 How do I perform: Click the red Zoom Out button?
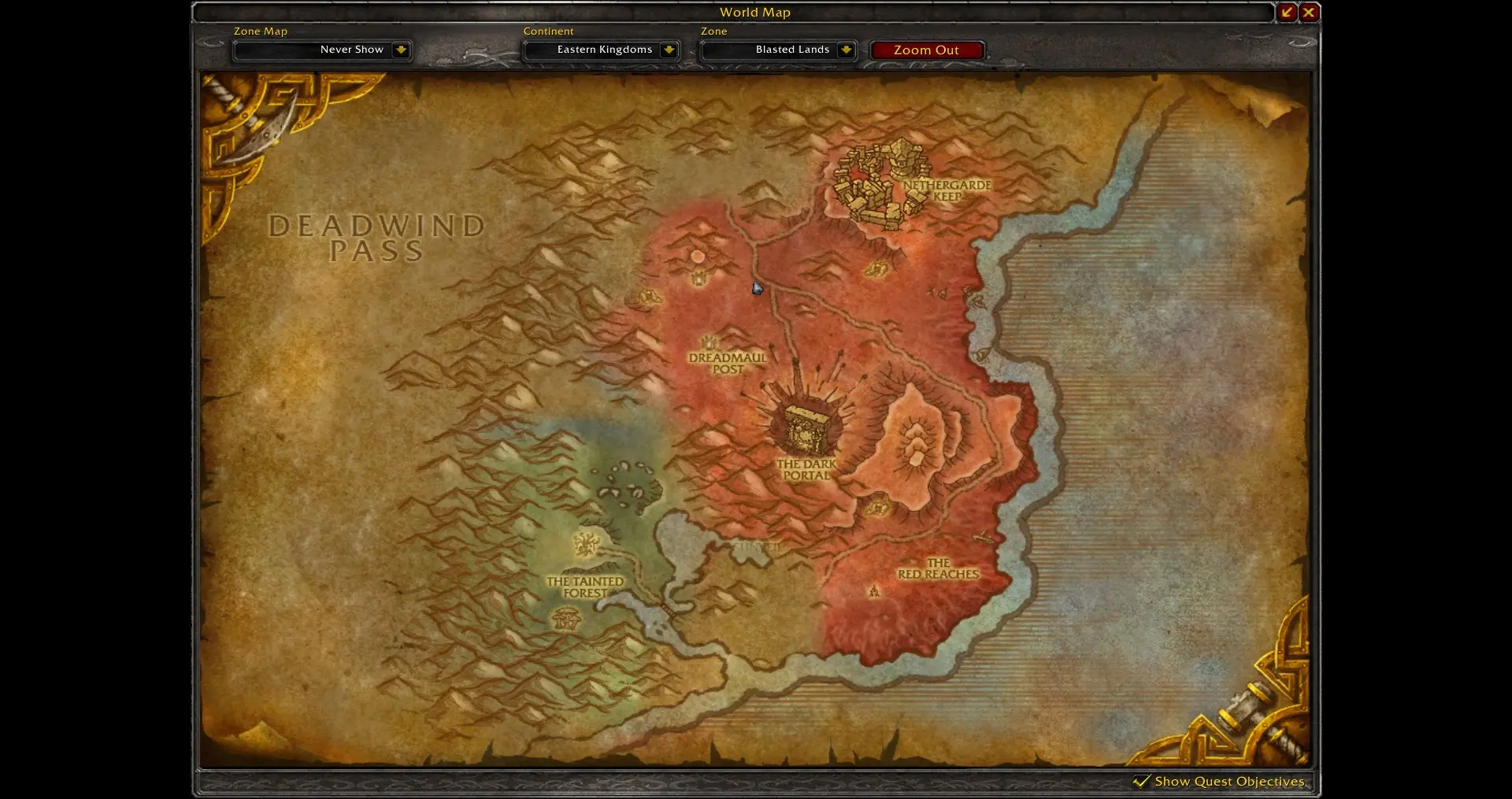[926, 50]
